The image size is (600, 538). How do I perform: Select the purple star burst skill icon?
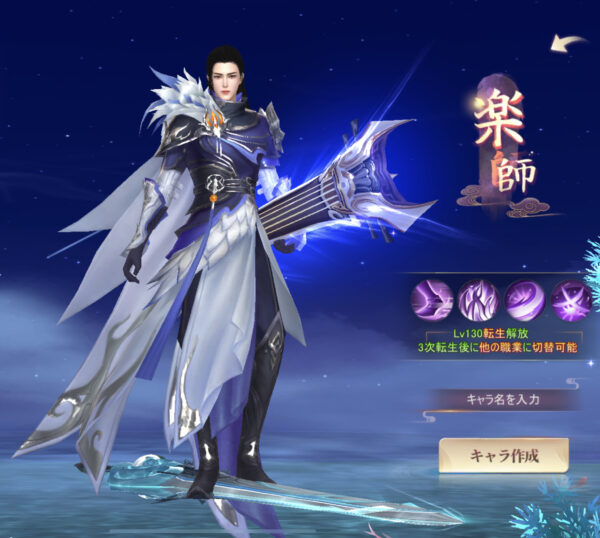coord(568,299)
